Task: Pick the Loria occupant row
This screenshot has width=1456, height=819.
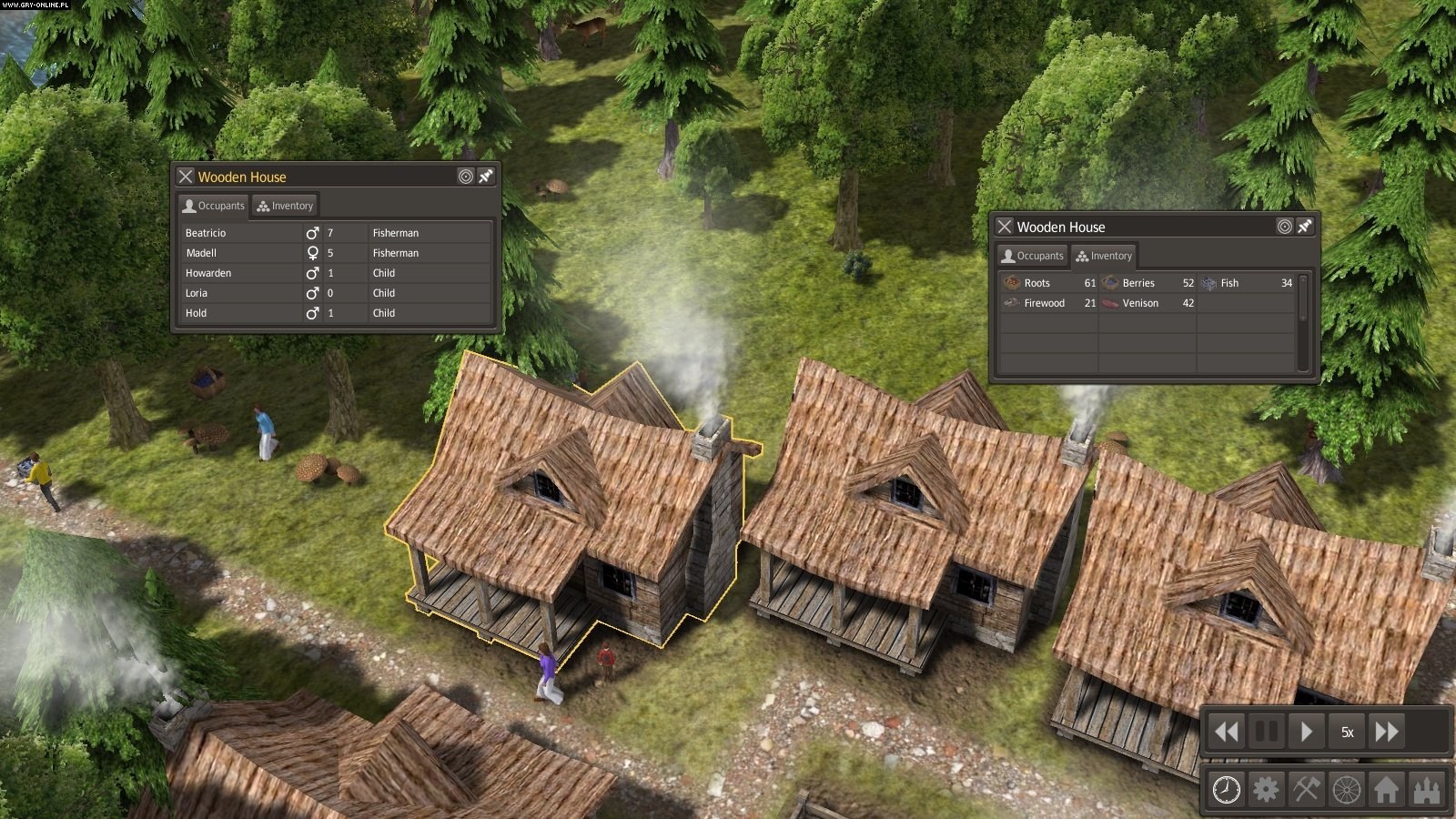Action: tap(197, 293)
